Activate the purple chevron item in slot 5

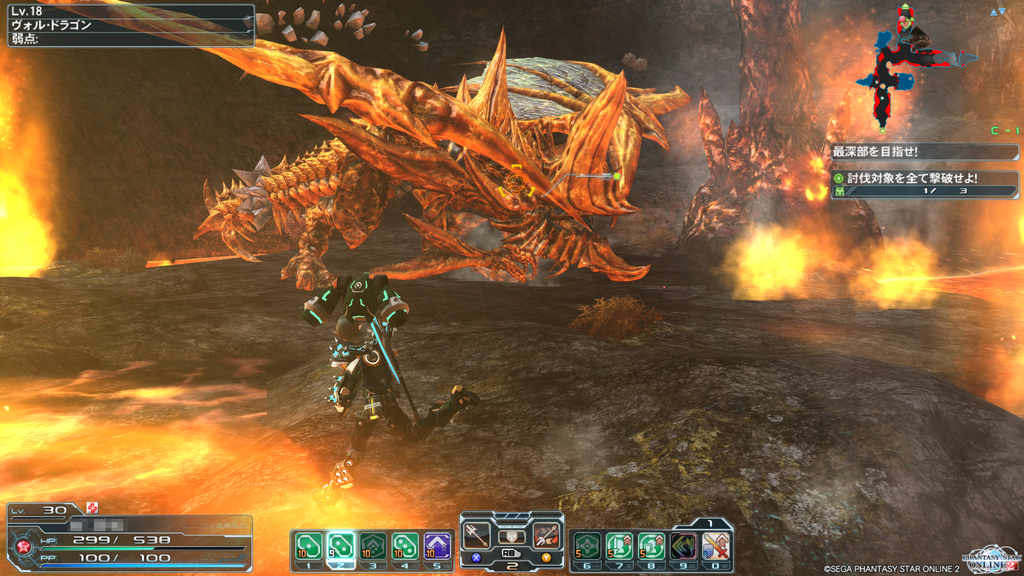click(437, 545)
